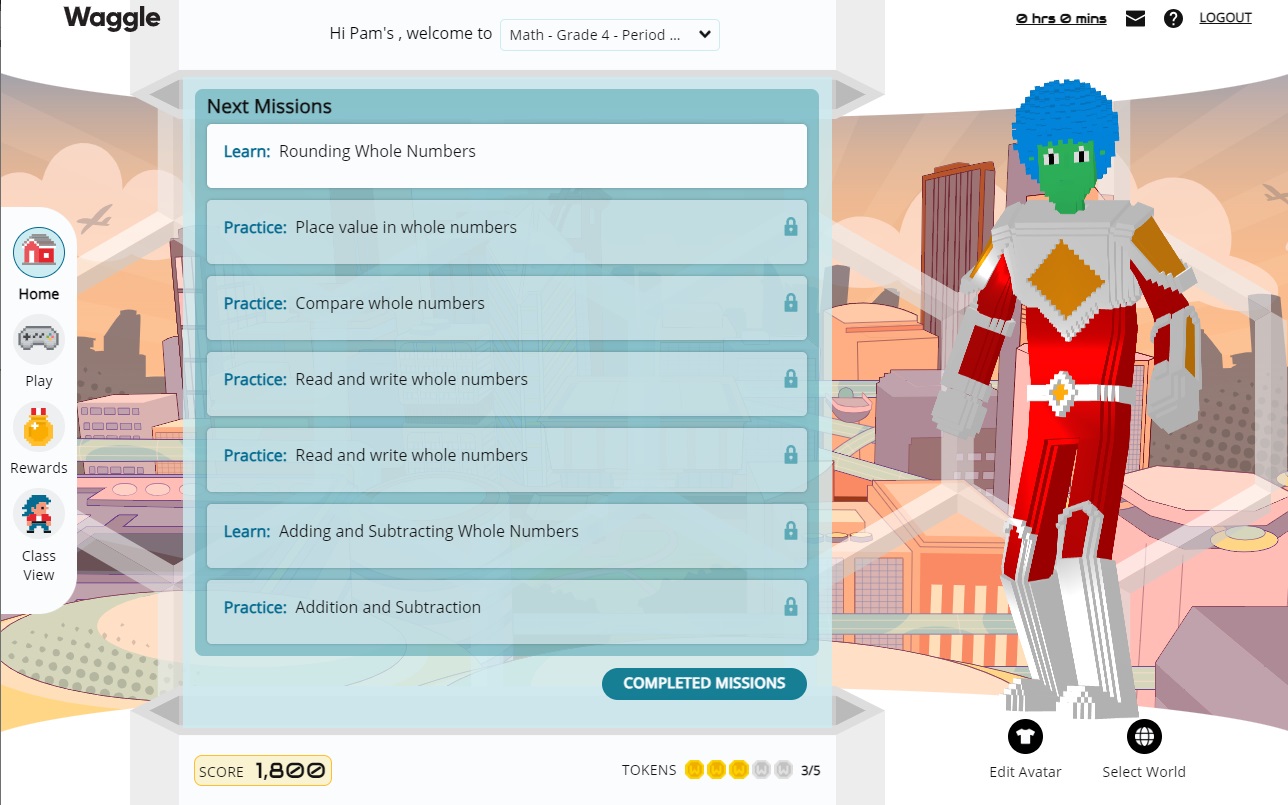1288x805 pixels.
Task: Open the Math Grade 4 class dropdown
Action: (x=609, y=34)
